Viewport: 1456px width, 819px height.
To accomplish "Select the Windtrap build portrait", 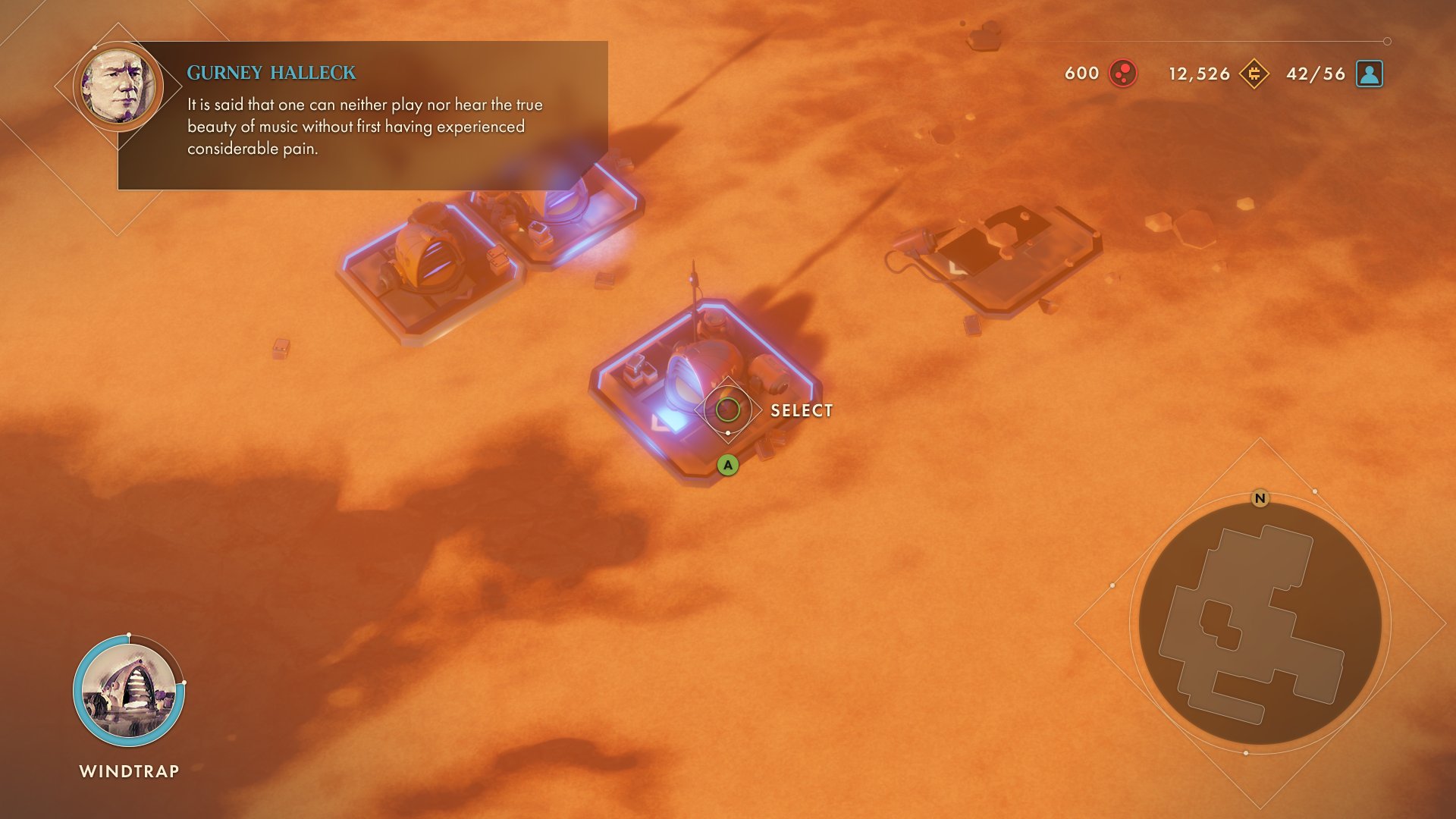I will [x=128, y=691].
